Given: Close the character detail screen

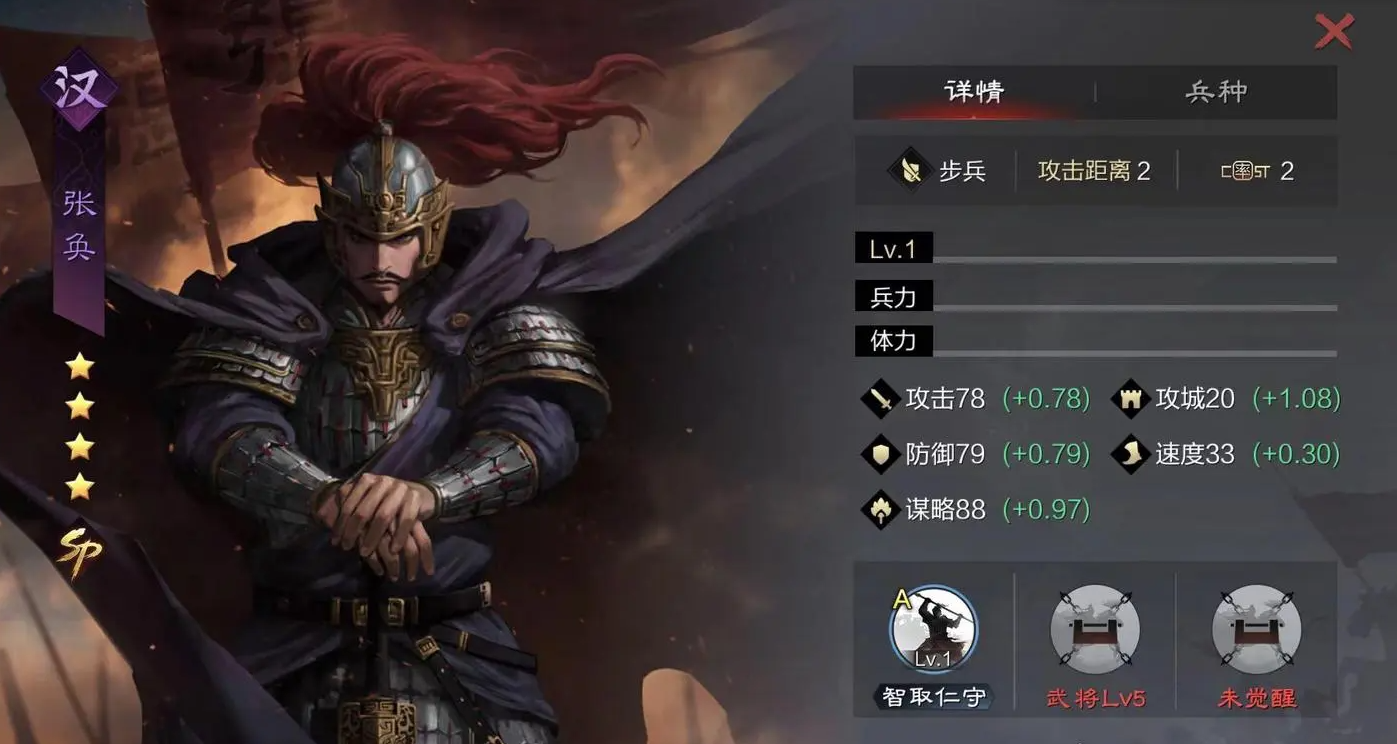Looking at the screenshot, I should pos(1334,31).
